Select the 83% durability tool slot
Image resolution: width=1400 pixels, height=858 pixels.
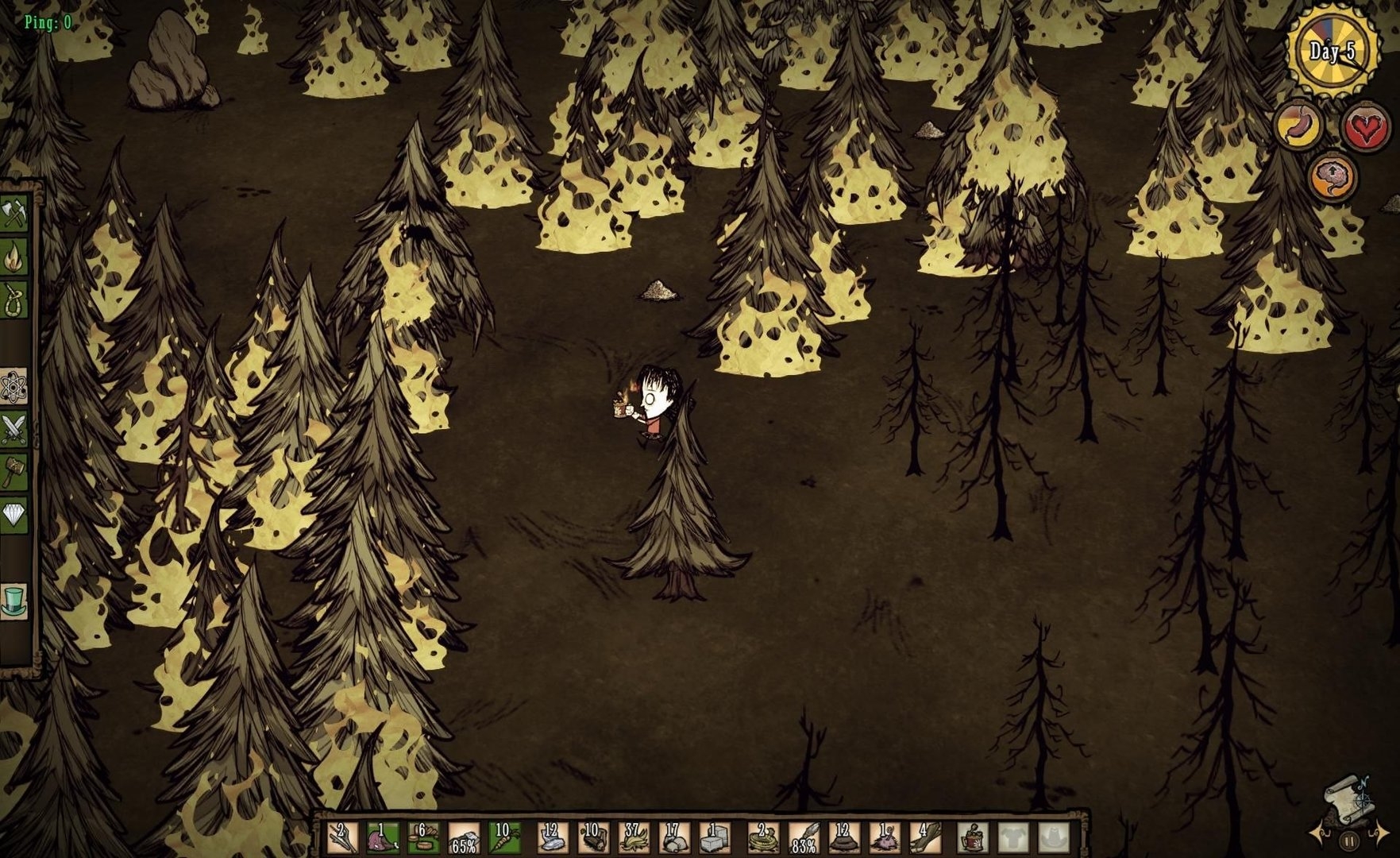click(804, 838)
